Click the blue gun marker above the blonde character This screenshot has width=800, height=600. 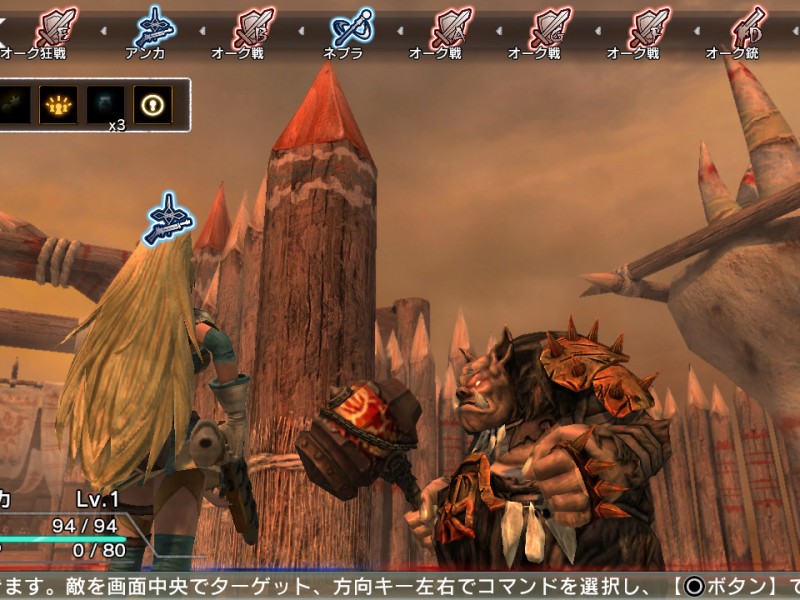168,219
